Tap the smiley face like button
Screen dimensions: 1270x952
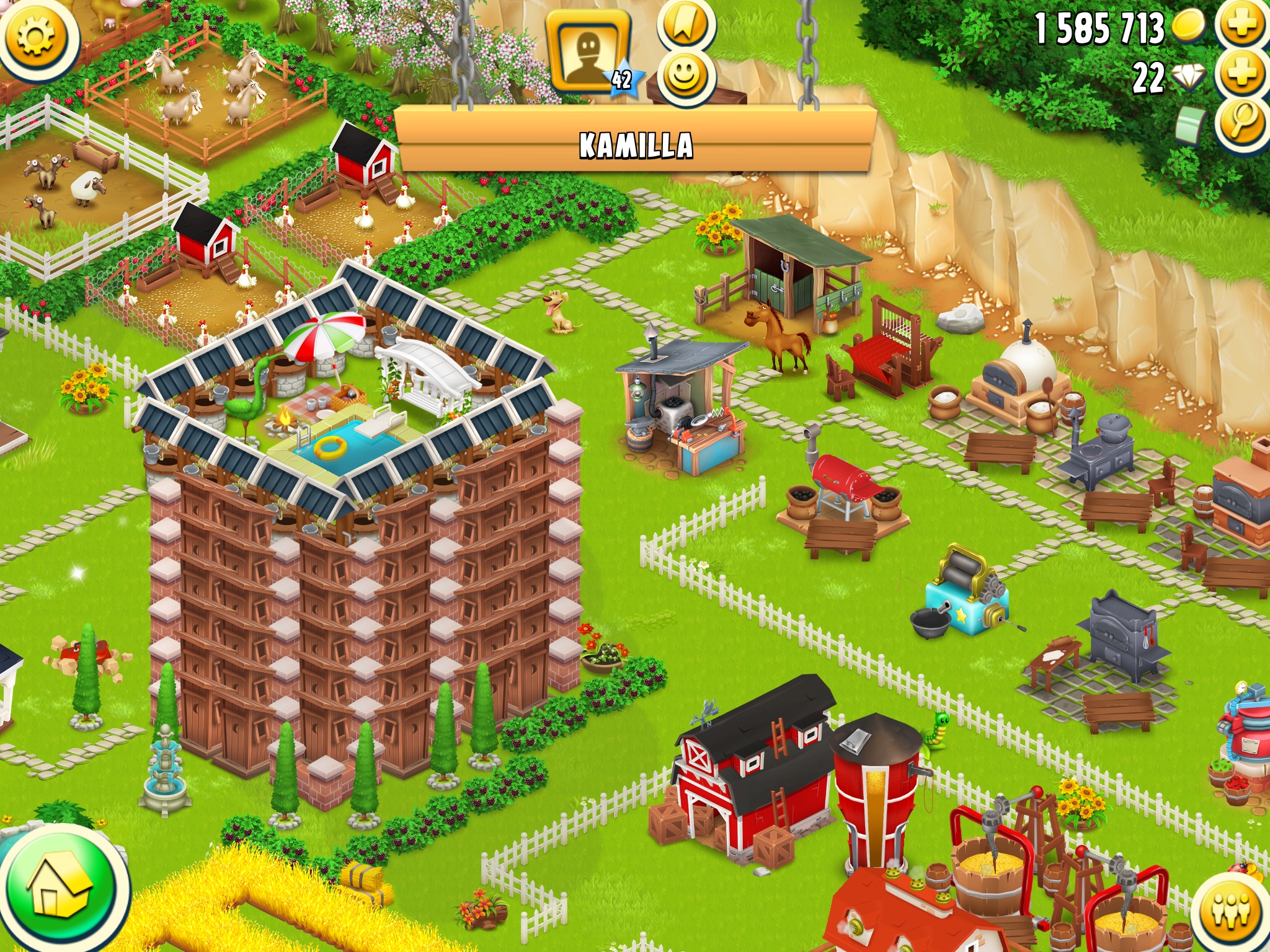point(685,76)
